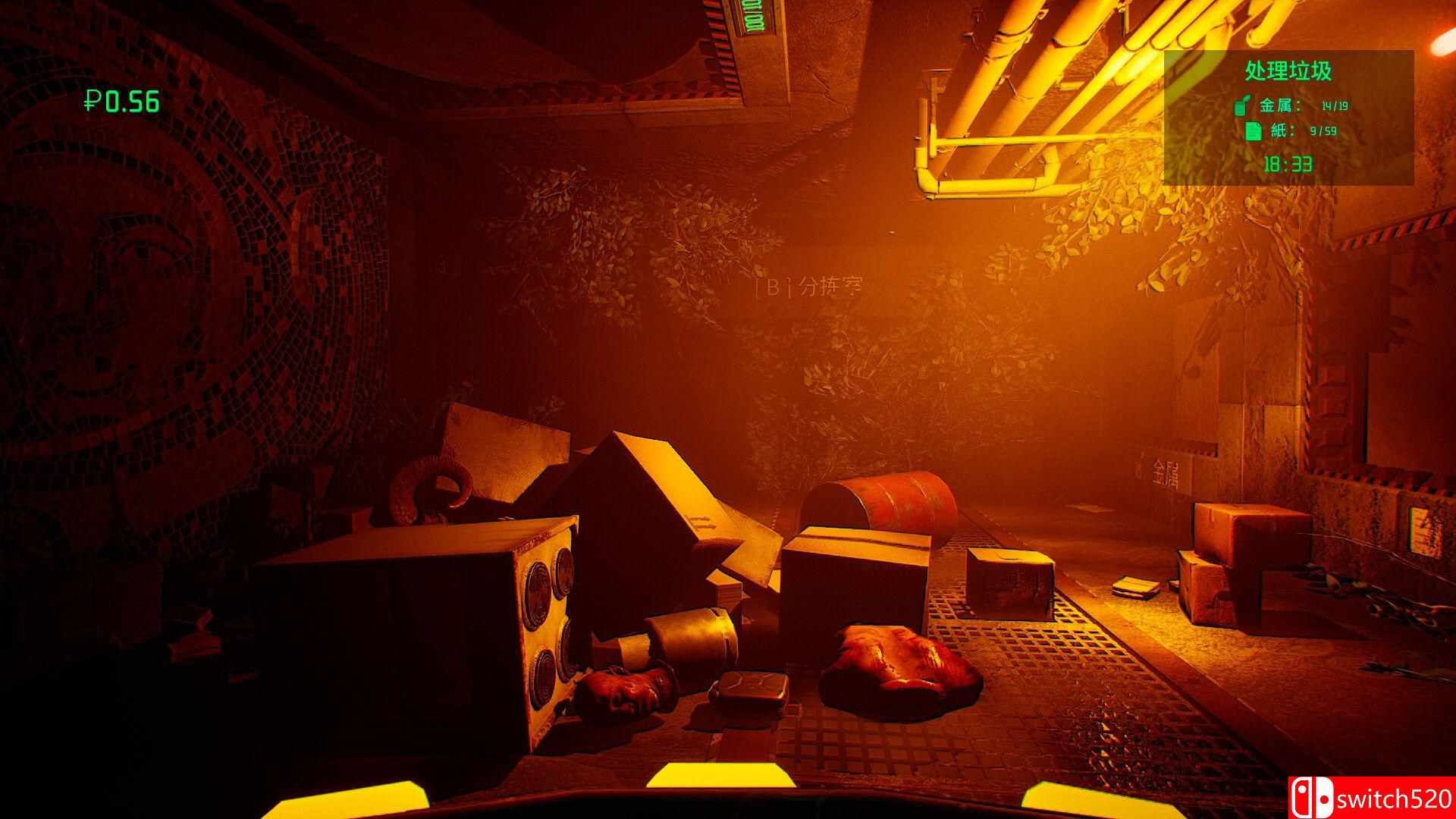Viewport: 1456px width, 819px height.
Task: Expand the objectives panel under 处理垃圾 title
Action: pyautogui.click(x=1289, y=118)
